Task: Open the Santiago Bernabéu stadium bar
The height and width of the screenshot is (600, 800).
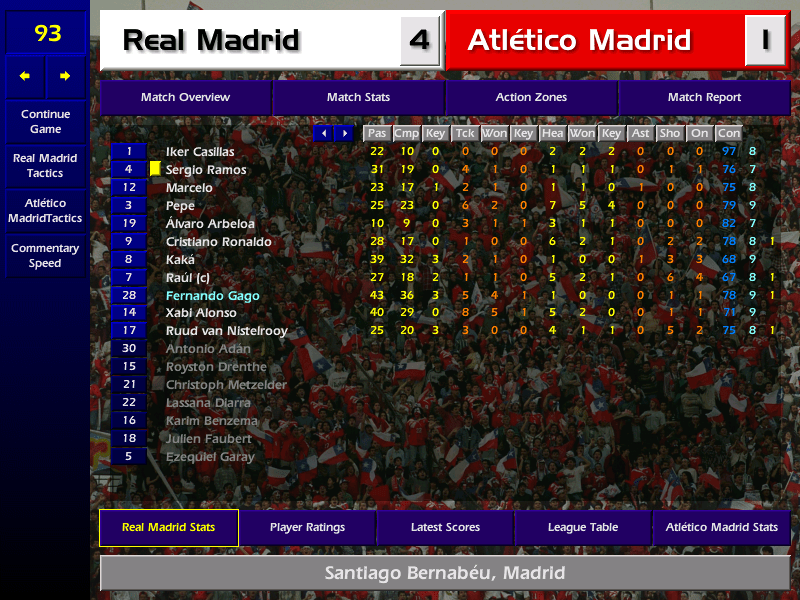Action: click(445, 573)
